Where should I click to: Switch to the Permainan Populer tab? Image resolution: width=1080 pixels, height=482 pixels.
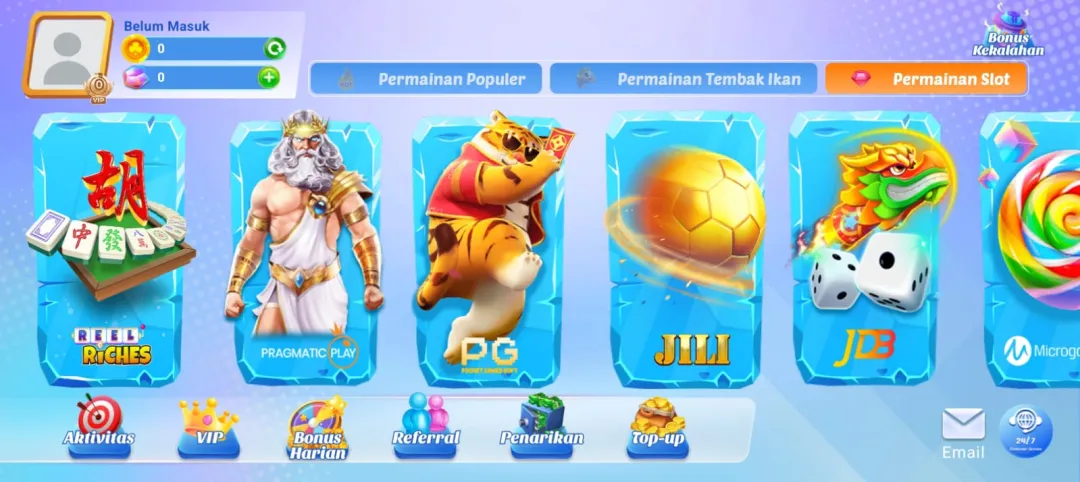425,79
